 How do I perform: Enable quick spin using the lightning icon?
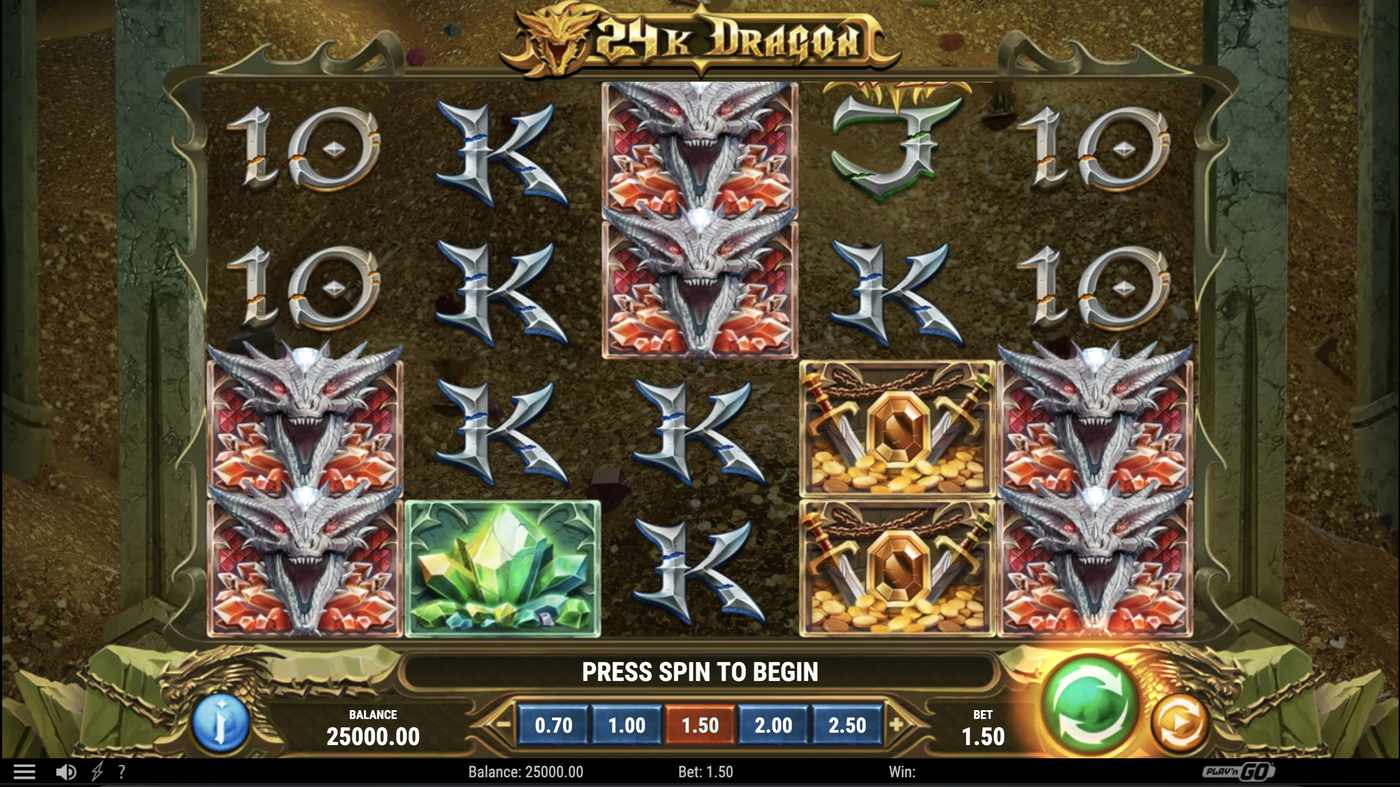[x=96, y=769]
